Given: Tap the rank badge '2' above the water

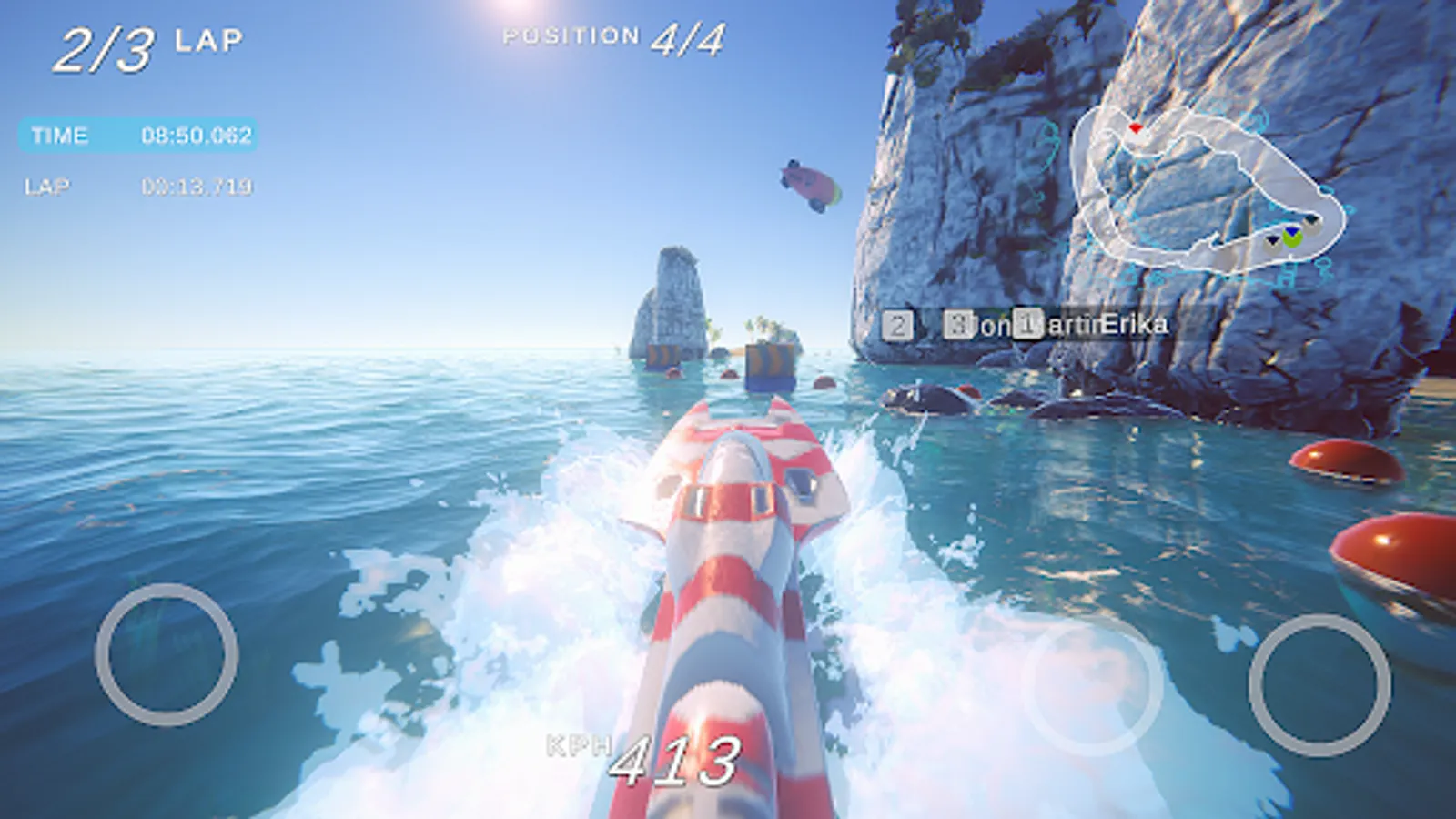Looking at the screenshot, I should point(897,325).
